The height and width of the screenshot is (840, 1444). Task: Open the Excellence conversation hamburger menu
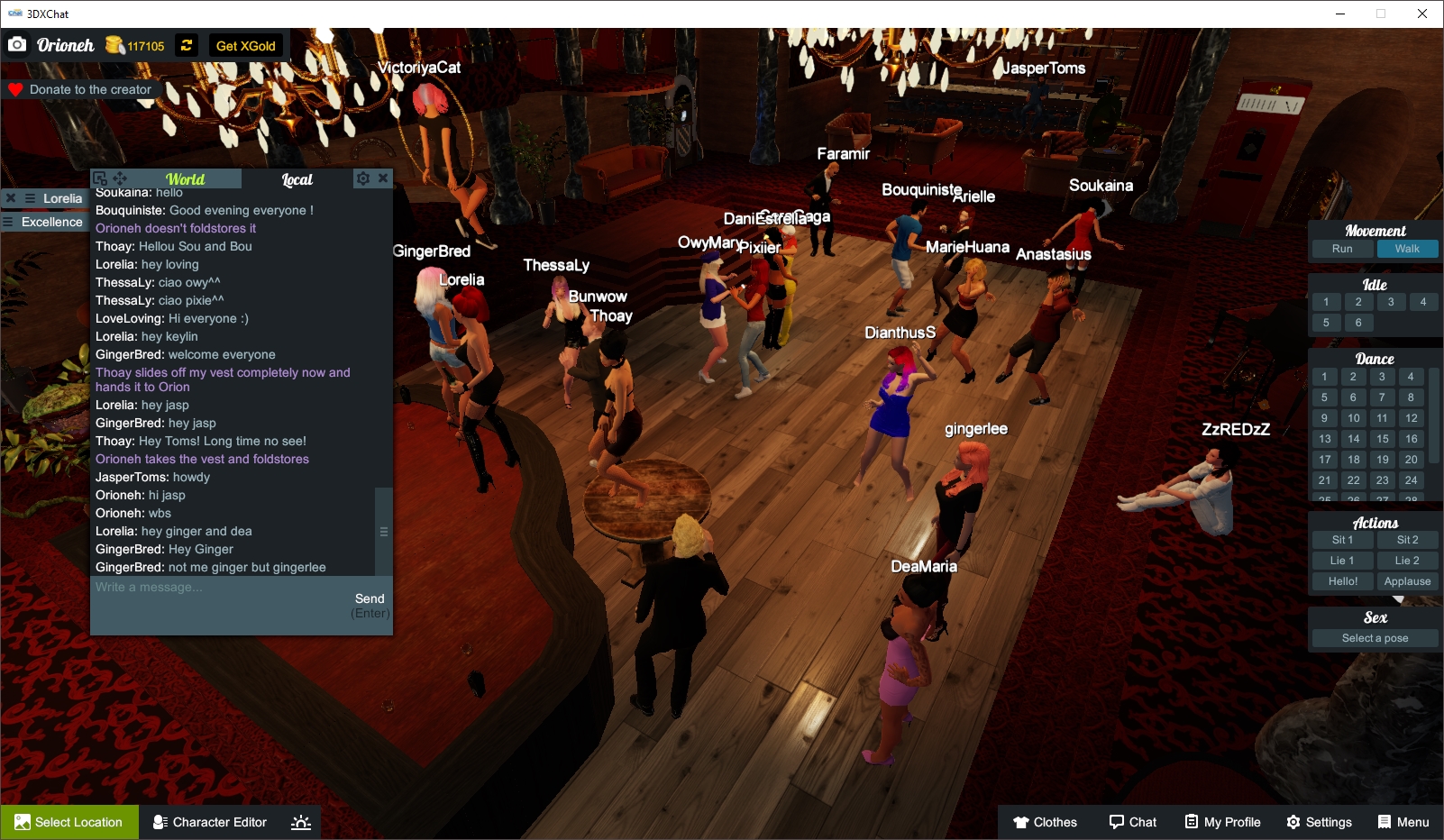tap(8, 222)
